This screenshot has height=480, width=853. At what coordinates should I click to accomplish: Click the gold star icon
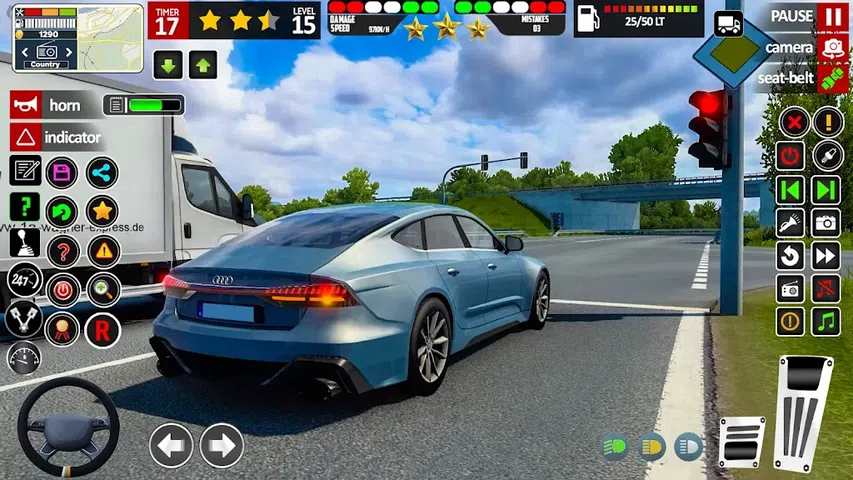(x=101, y=210)
